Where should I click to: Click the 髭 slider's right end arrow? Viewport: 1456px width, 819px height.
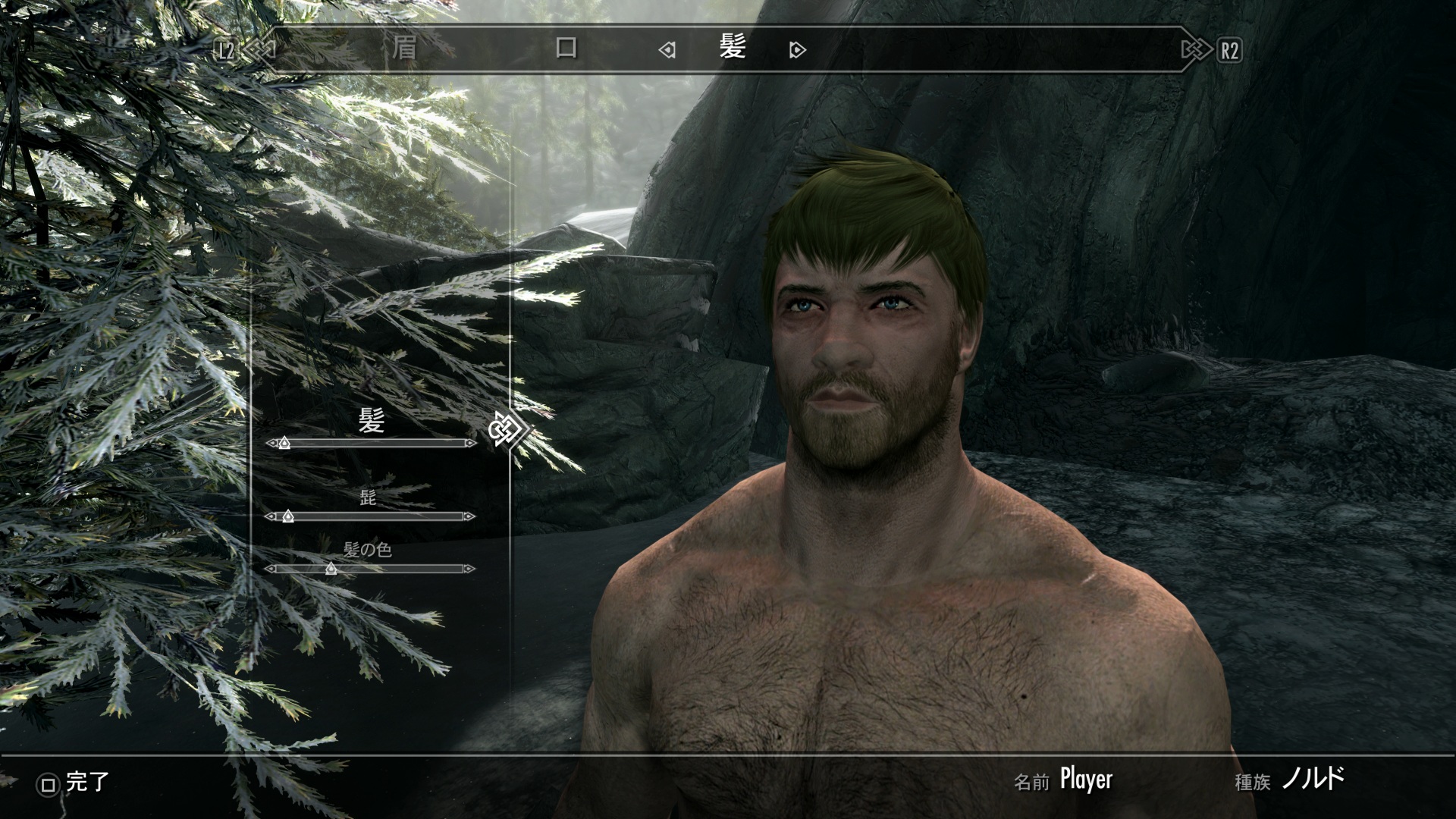pos(469,516)
